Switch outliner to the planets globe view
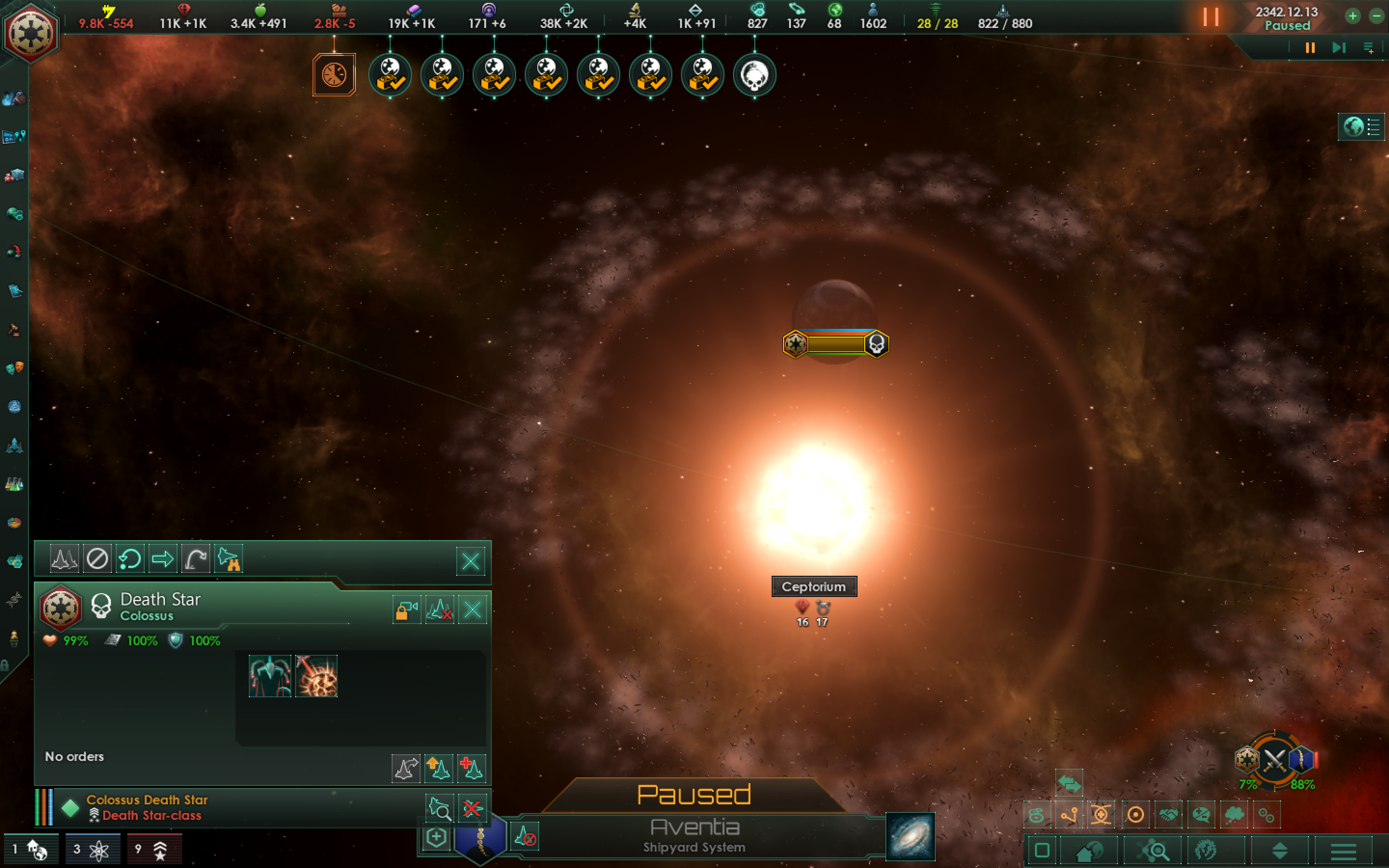Screen dimensions: 1389x868 coord(1353,127)
